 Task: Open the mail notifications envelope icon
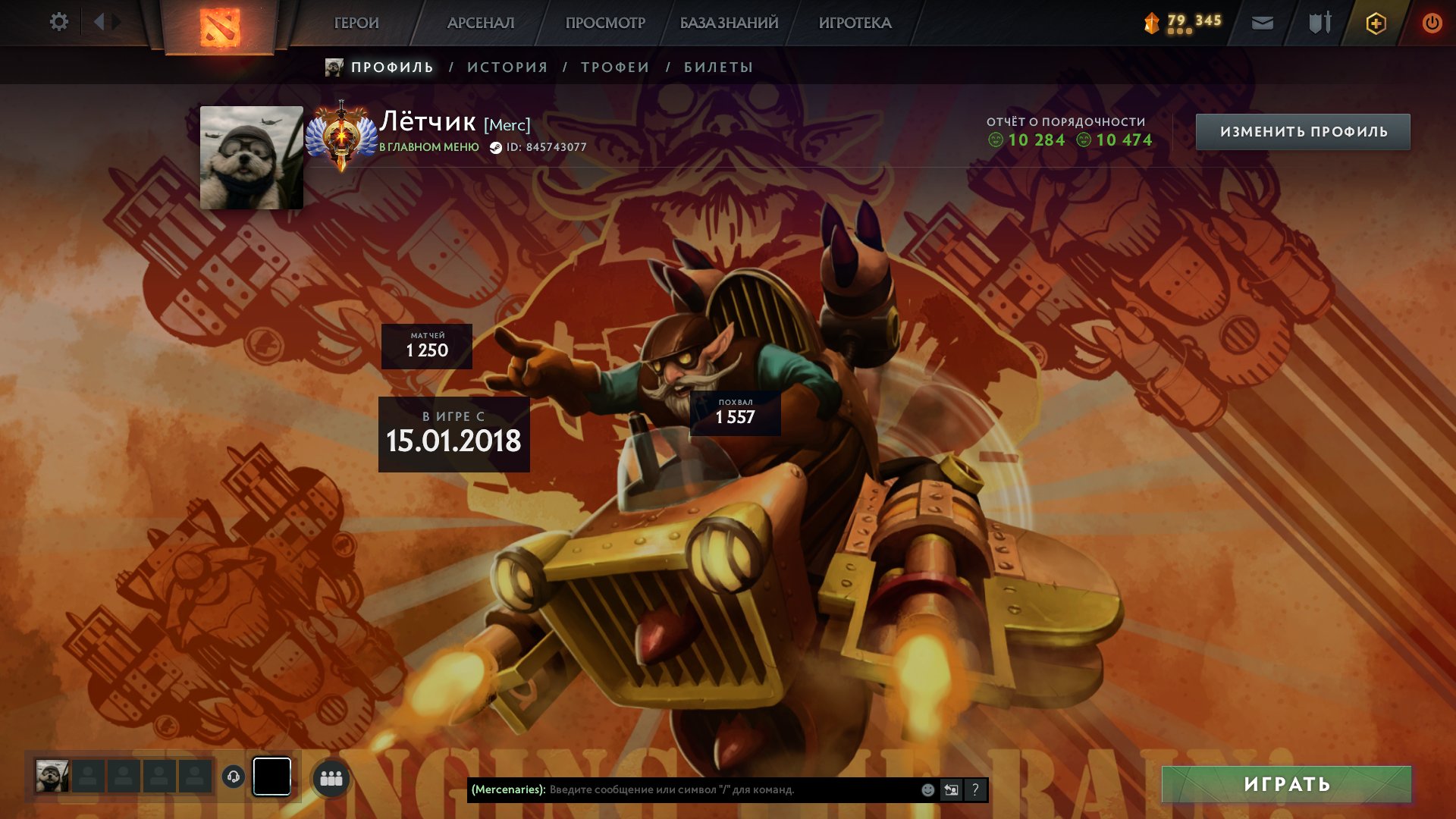(x=1262, y=24)
